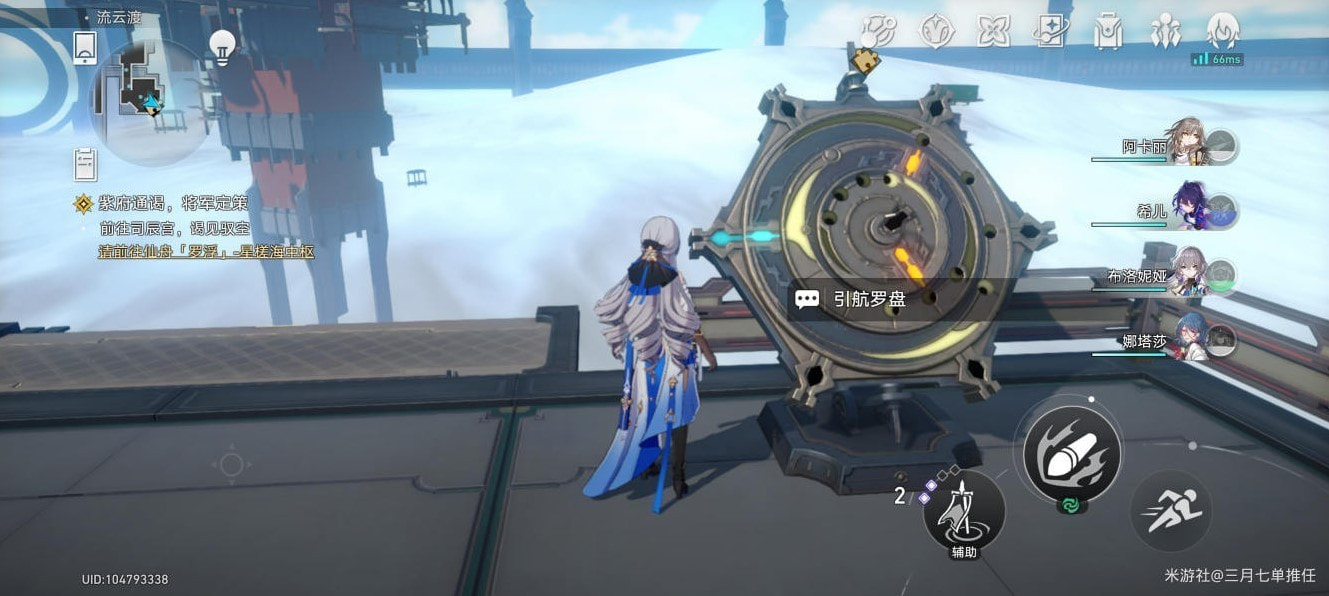Tap the lightbulb hint icon

(x=222, y=47)
